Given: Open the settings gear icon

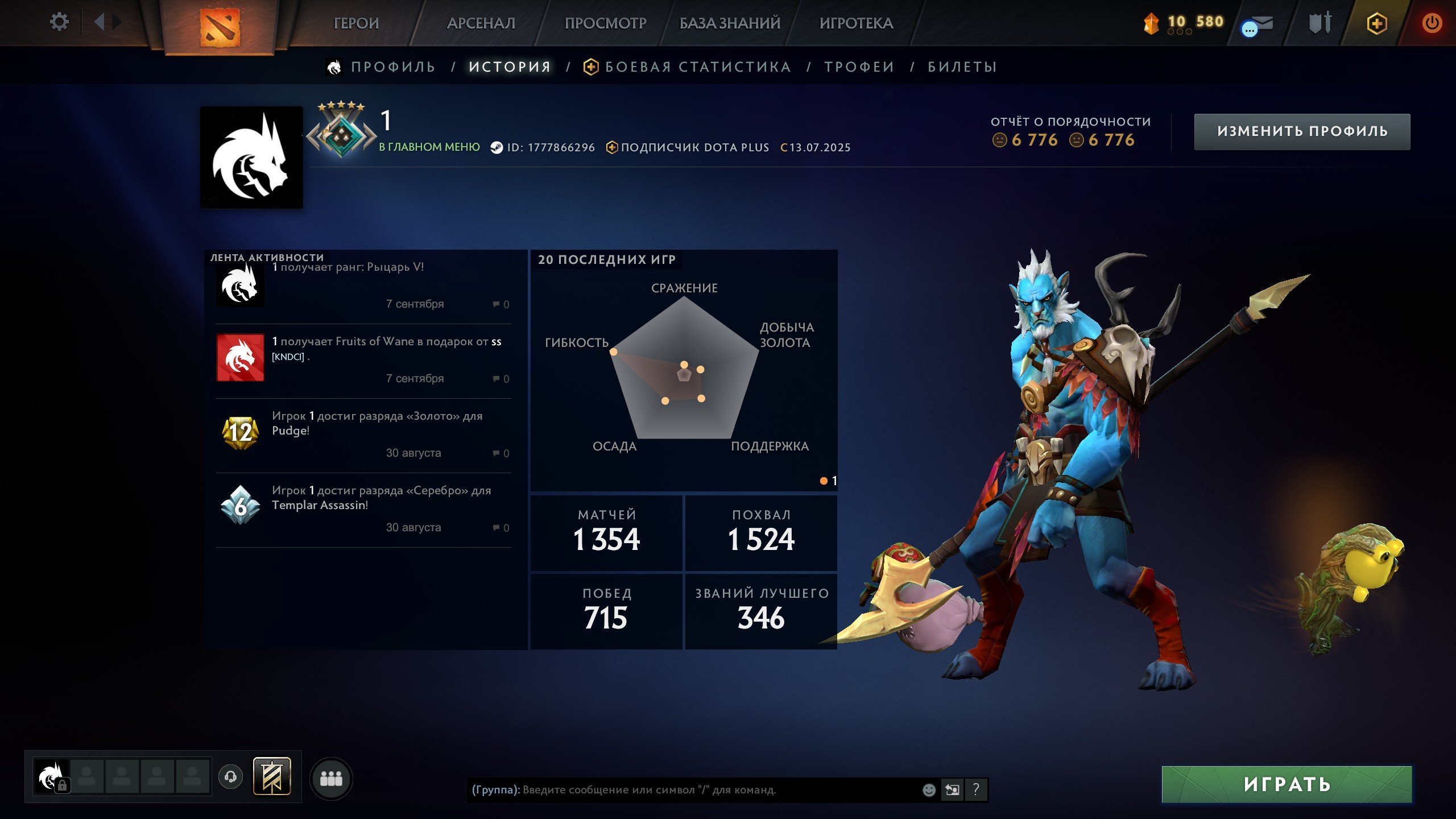Looking at the screenshot, I should pos(59,22).
